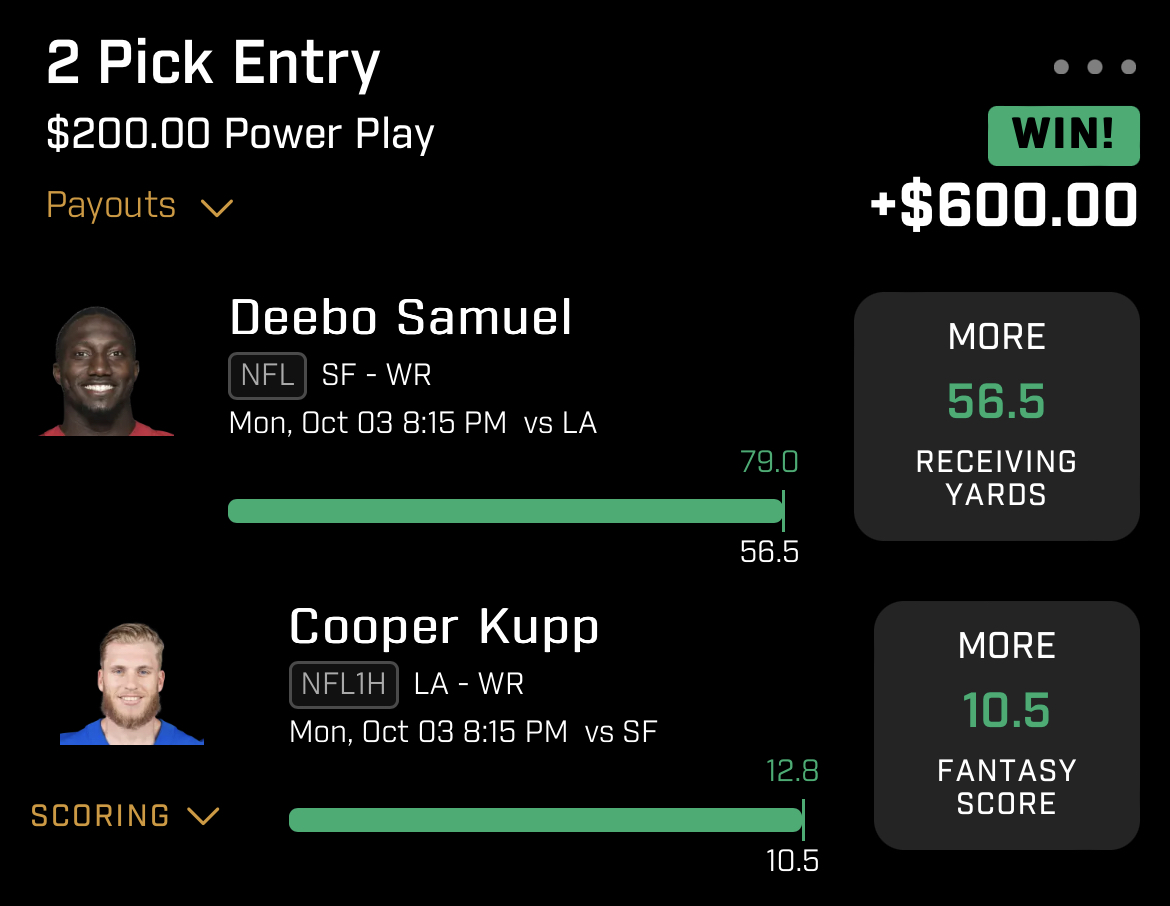This screenshot has height=906, width=1170.
Task: Open Cooper Kupp's player photo
Action: click(132, 685)
